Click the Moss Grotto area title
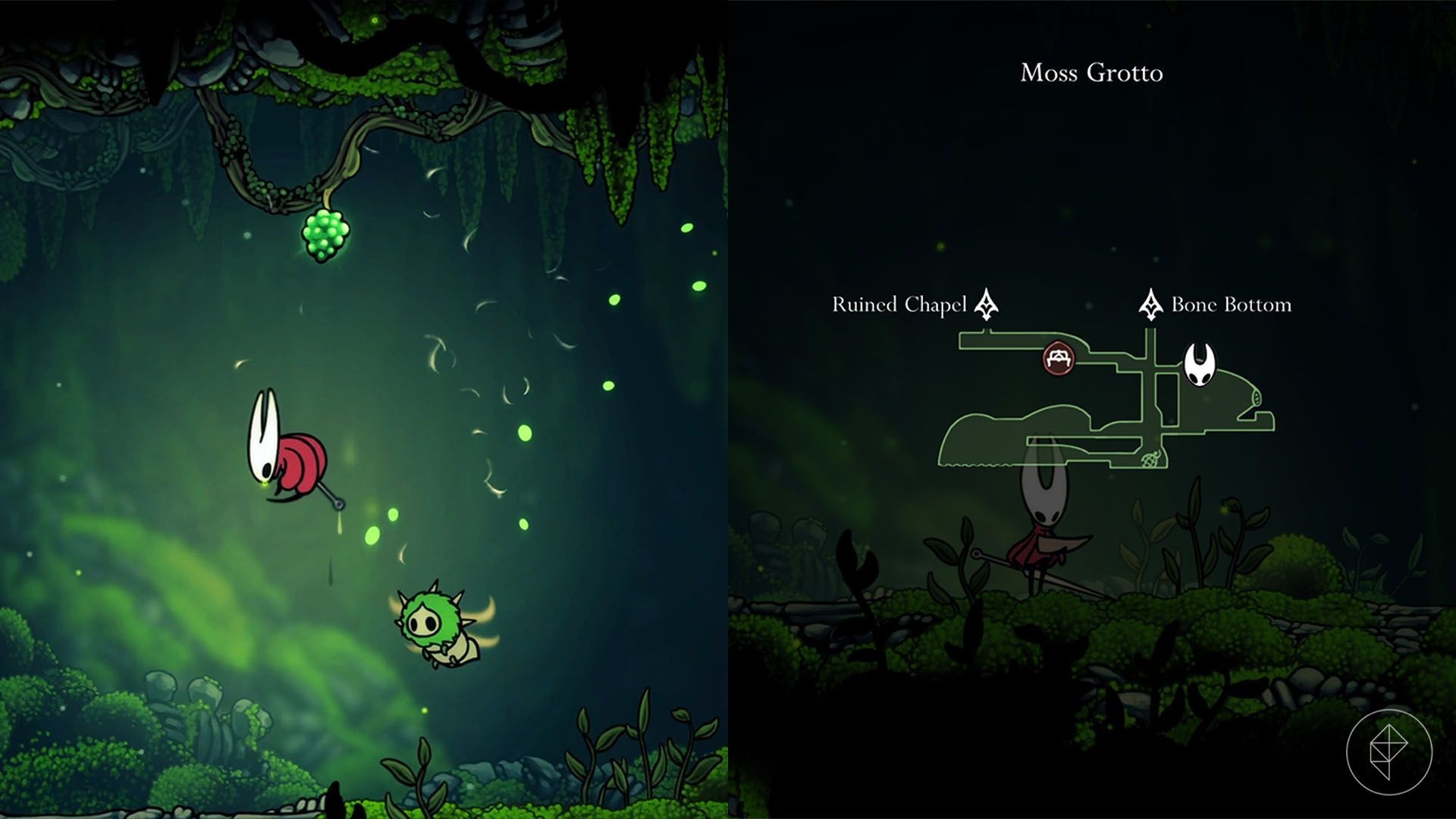Image resolution: width=1456 pixels, height=819 pixels. coord(1091,73)
